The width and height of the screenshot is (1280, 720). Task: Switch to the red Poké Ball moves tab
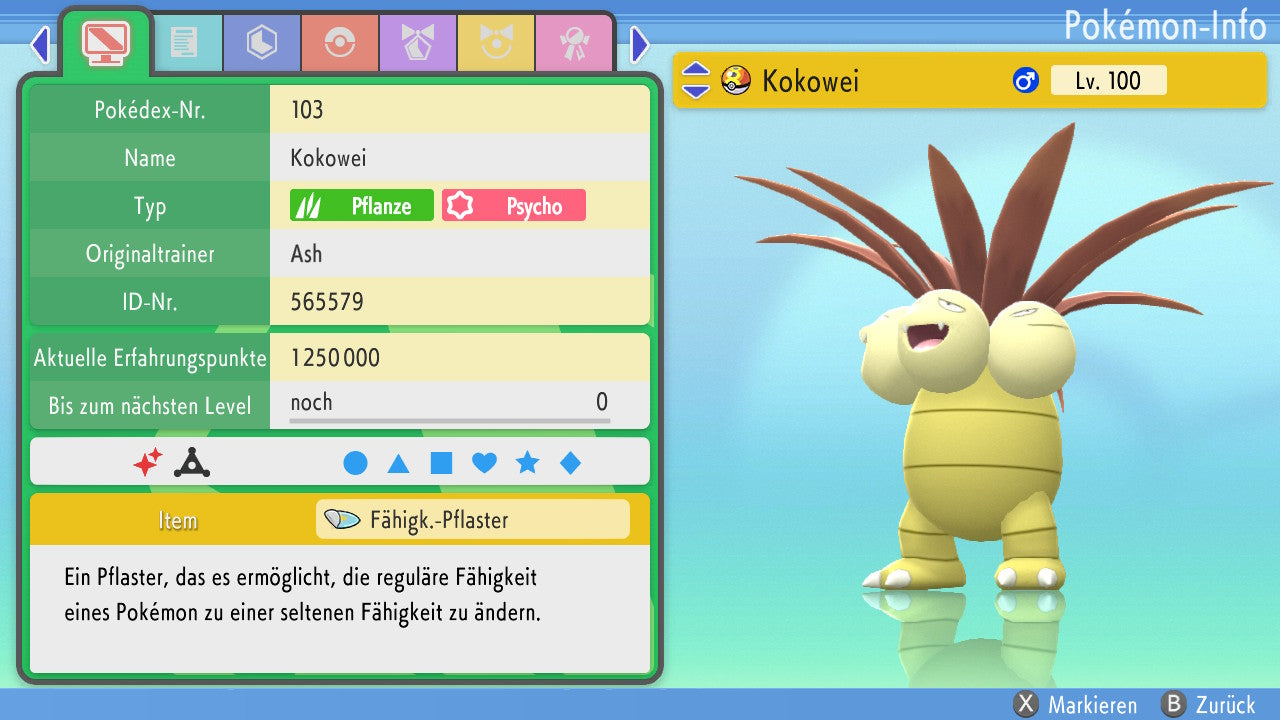339,43
